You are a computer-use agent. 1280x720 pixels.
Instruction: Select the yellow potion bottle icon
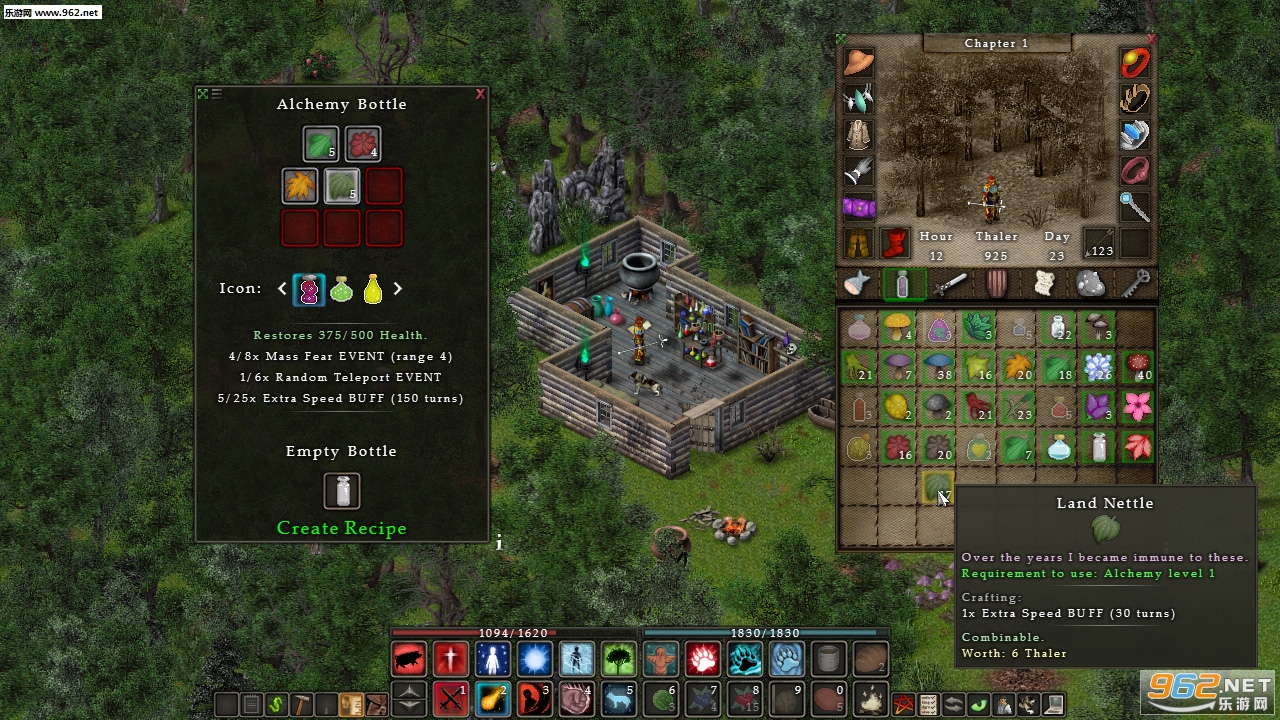pos(373,289)
